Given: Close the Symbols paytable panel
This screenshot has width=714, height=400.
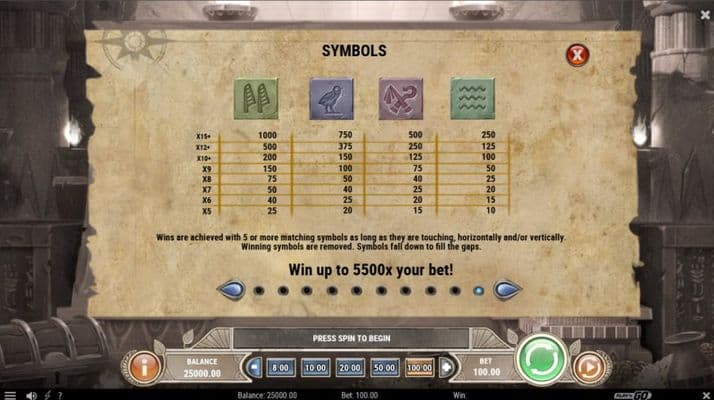Looking at the screenshot, I should pyautogui.click(x=577, y=55).
